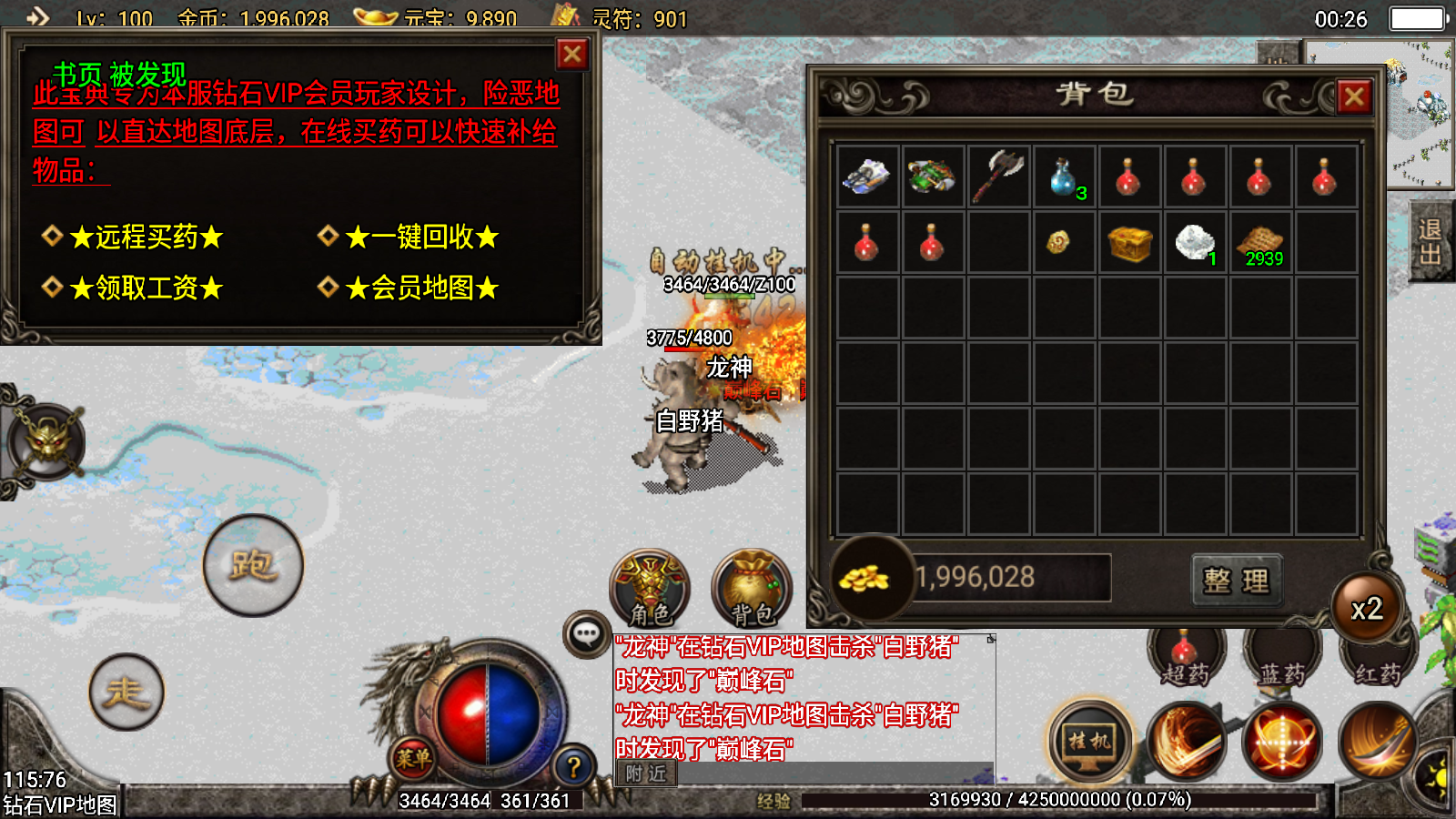The image size is (1456, 819).
Task: Close the VIP dialog panel
Action: click(x=572, y=55)
